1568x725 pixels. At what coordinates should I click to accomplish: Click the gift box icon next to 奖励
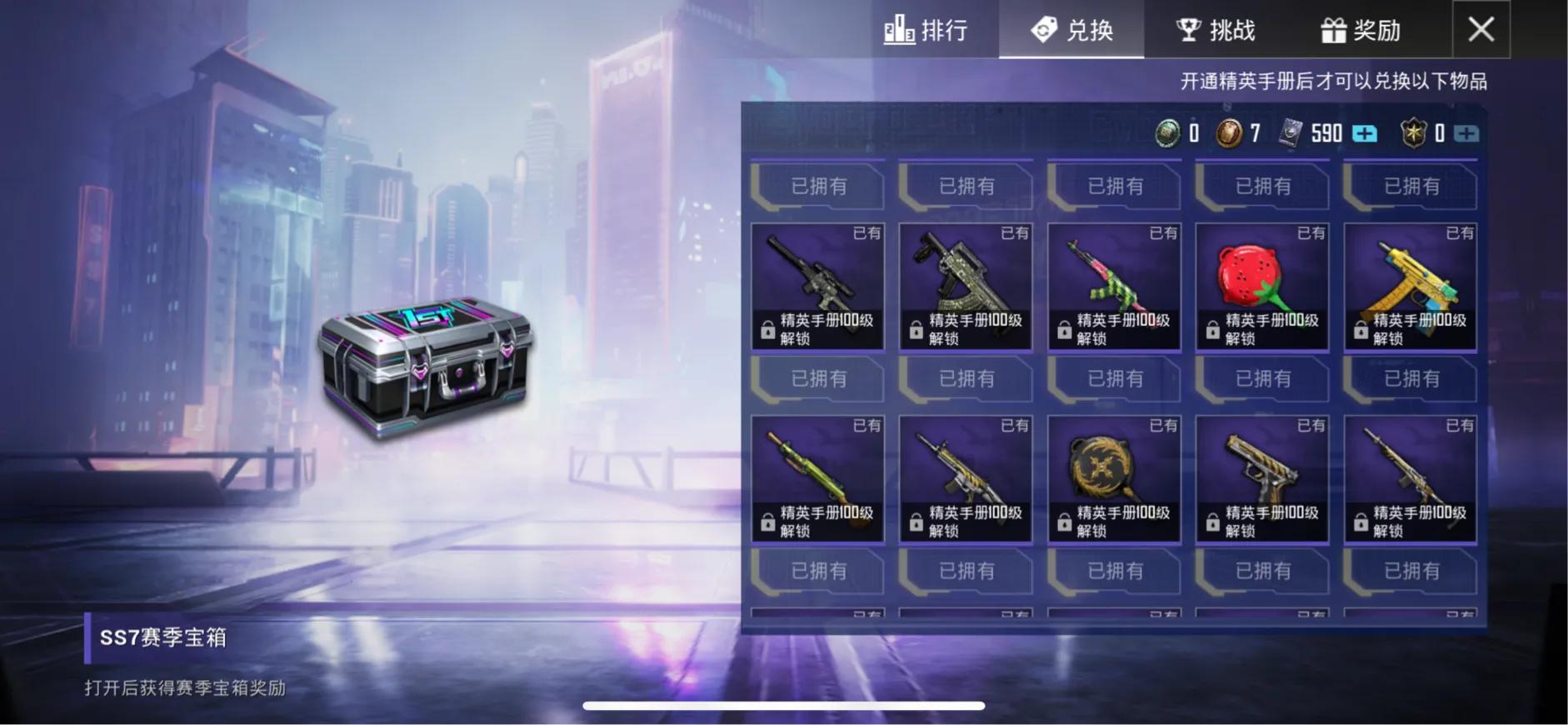[1334, 28]
